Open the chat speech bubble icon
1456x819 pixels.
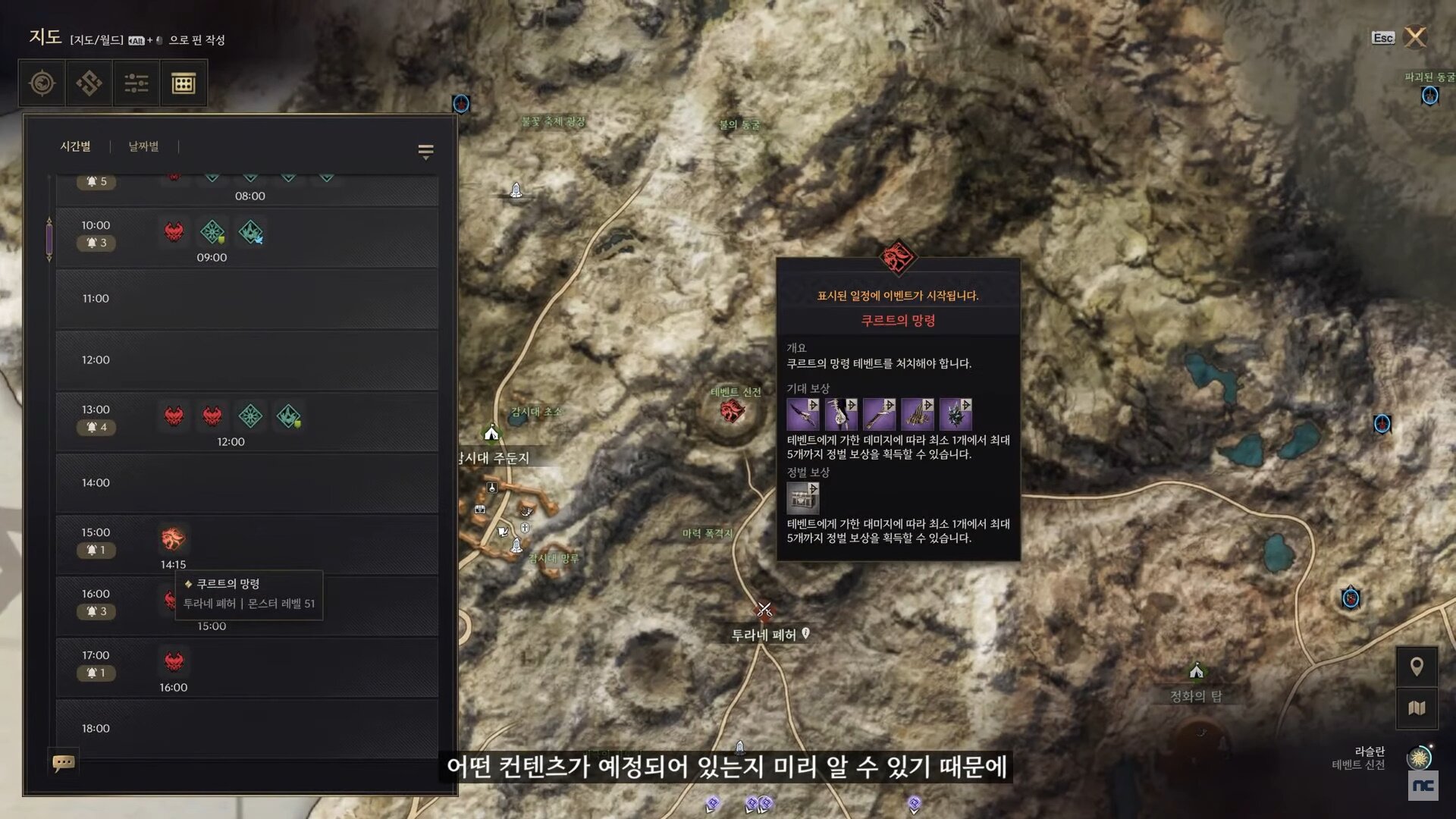[x=63, y=762]
